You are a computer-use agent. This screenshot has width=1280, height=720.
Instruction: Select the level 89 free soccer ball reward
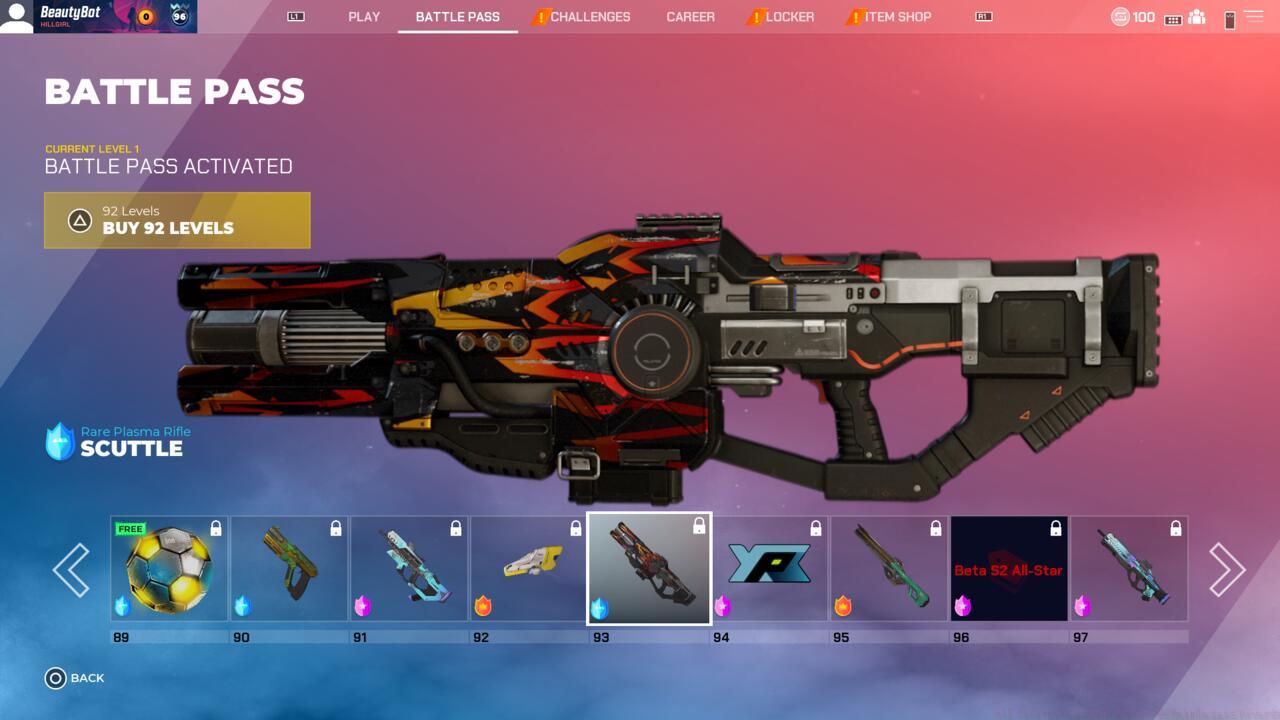(x=169, y=568)
